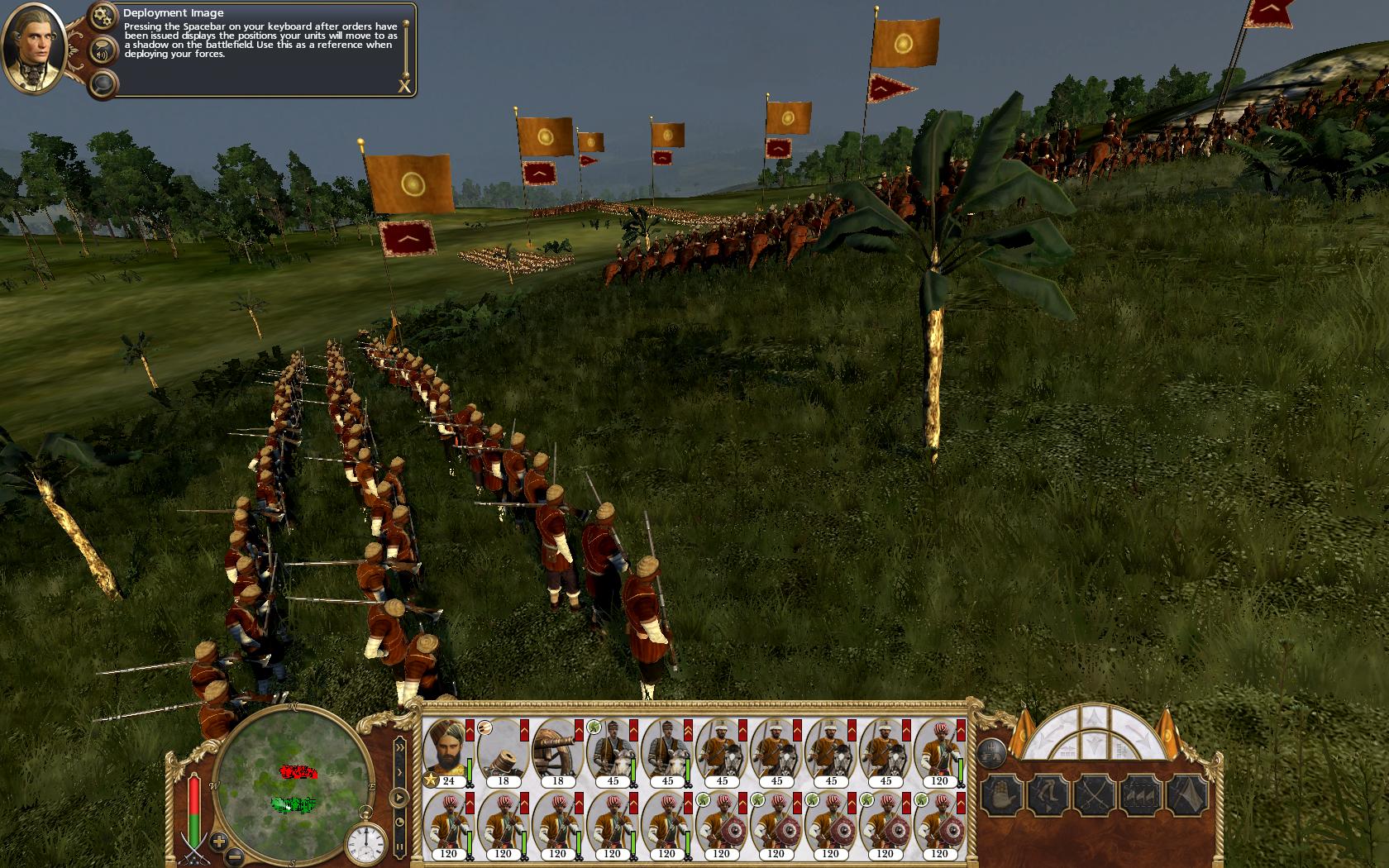The image size is (1389, 868).
Task: Close the Deployment Image advisor message
Action: [x=404, y=85]
